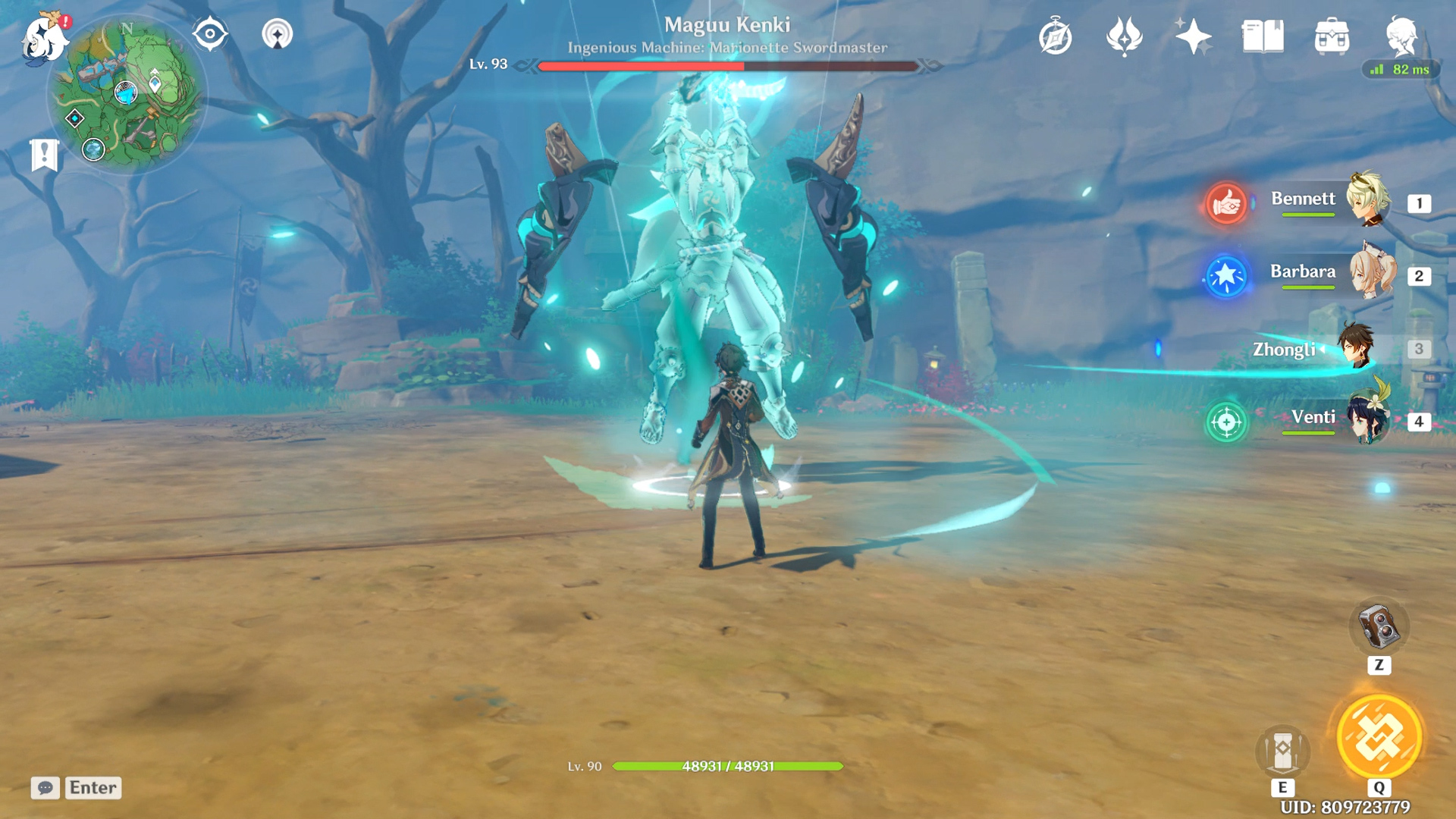Open the Character screen icon
Image resolution: width=1456 pixels, height=819 pixels.
(1407, 36)
